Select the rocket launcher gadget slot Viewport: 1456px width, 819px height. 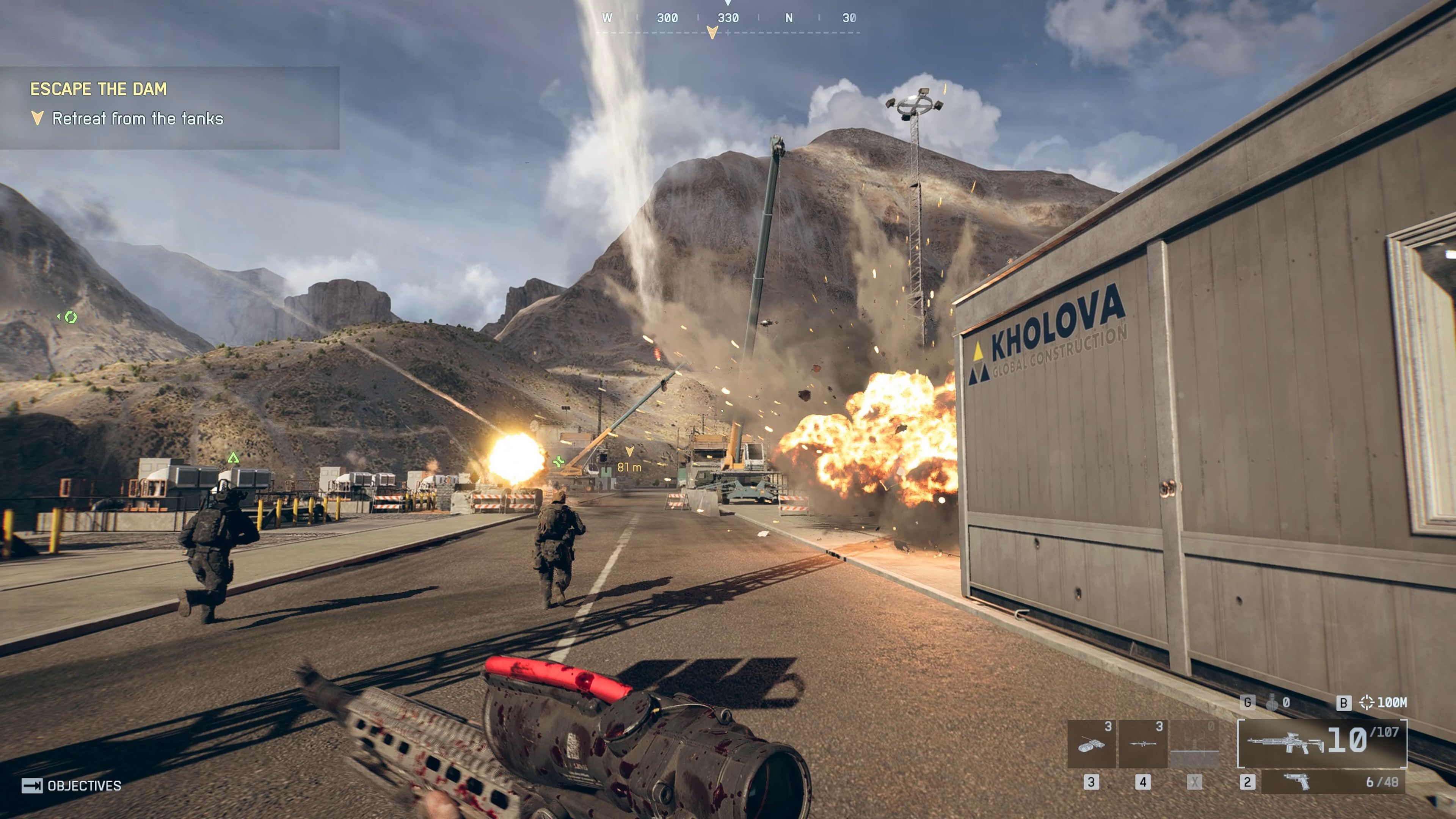pyautogui.click(x=1142, y=744)
